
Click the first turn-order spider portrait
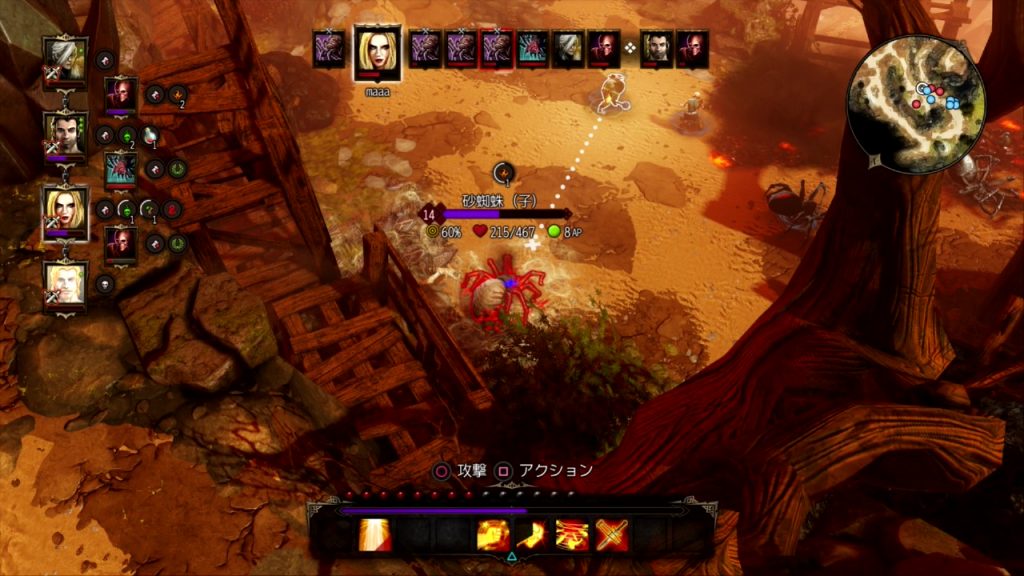coord(328,48)
